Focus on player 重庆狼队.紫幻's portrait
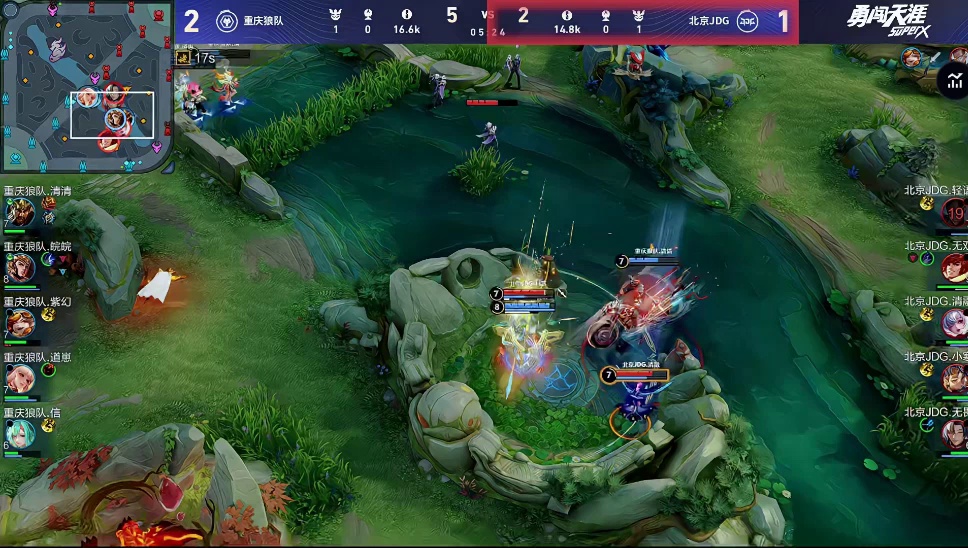Viewport: 968px width, 548px height. [x=22, y=323]
